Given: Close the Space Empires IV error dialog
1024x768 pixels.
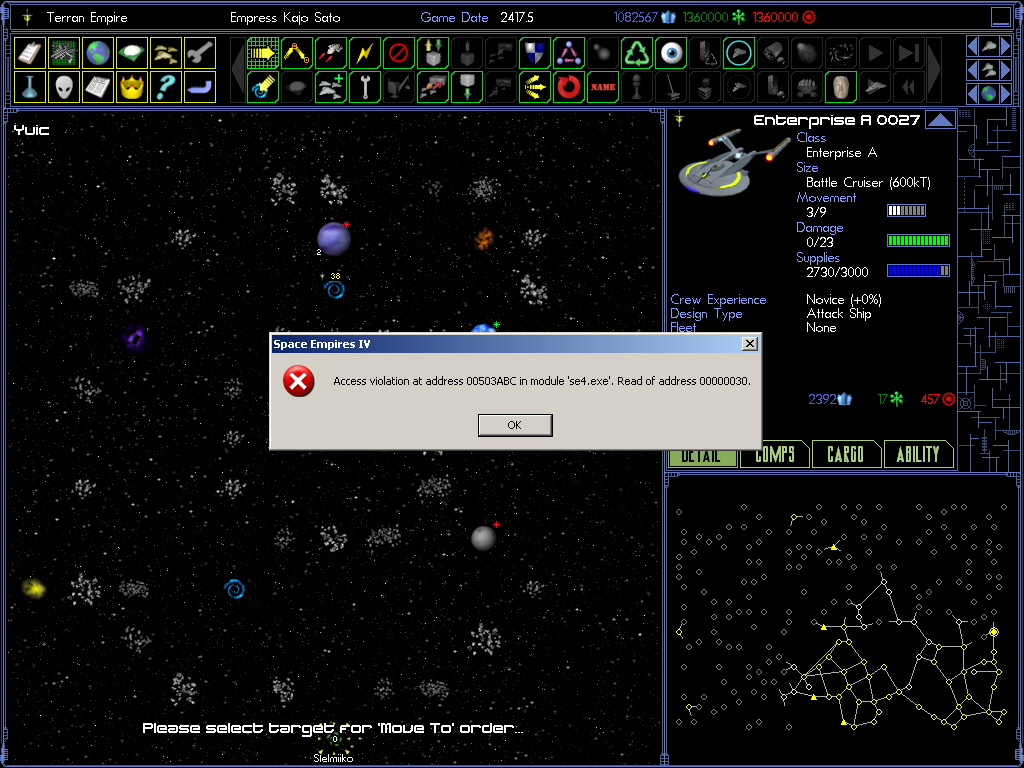Looking at the screenshot, I should point(750,344).
